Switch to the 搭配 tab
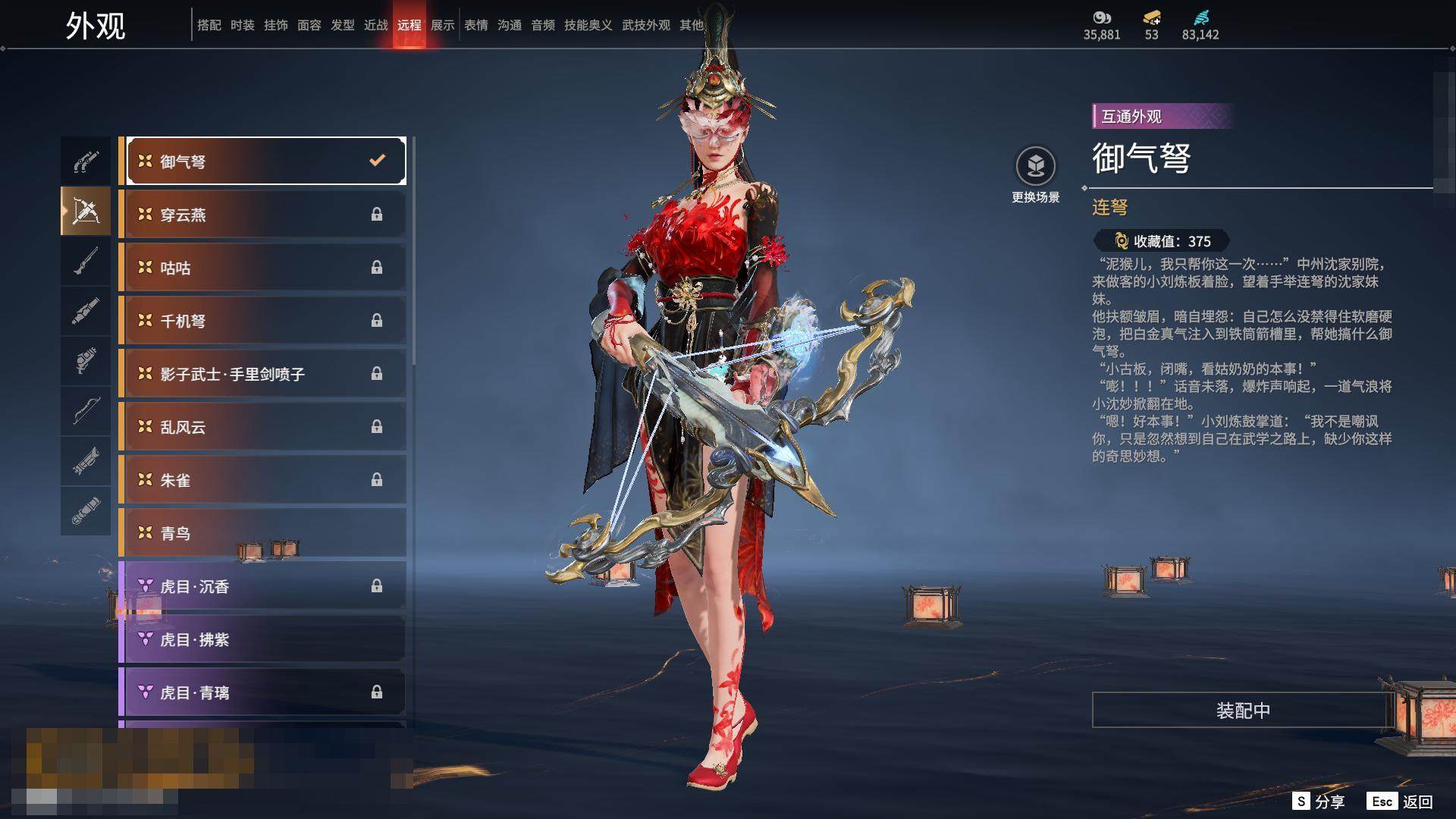The width and height of the screenshot is (1456, 819). (209, 25)
